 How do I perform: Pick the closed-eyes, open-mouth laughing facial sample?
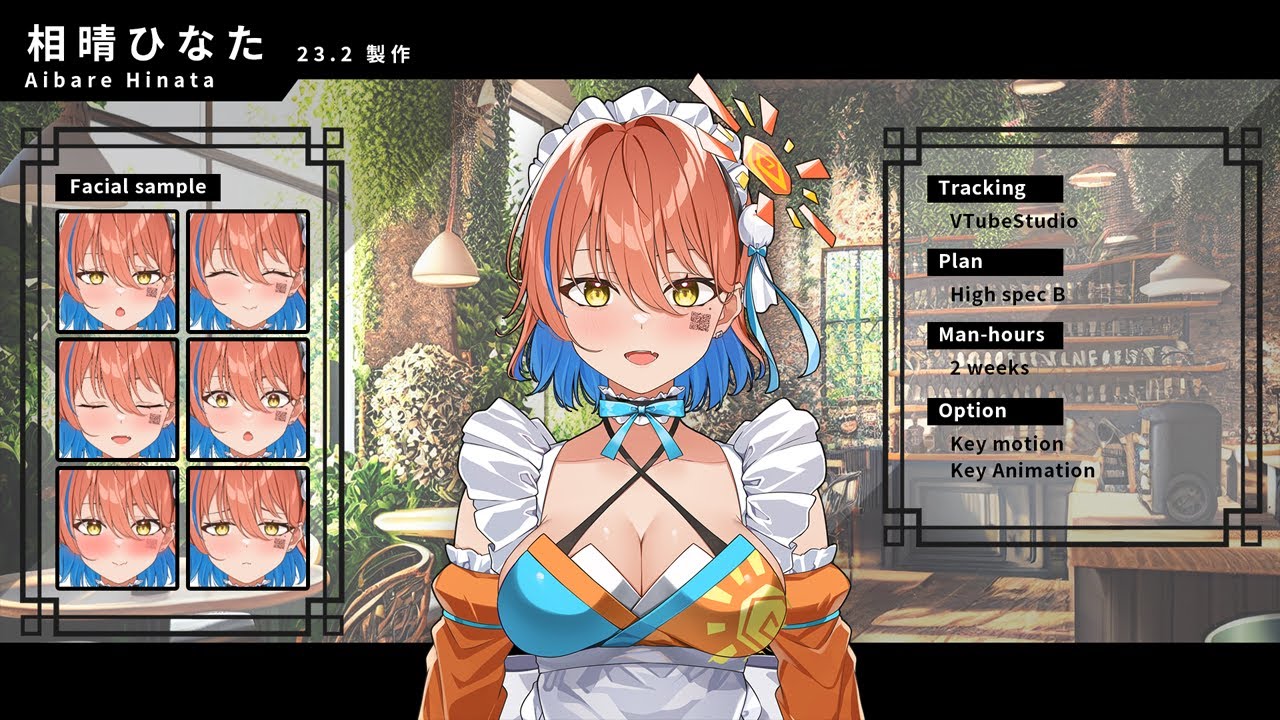[x=117, y=399]
